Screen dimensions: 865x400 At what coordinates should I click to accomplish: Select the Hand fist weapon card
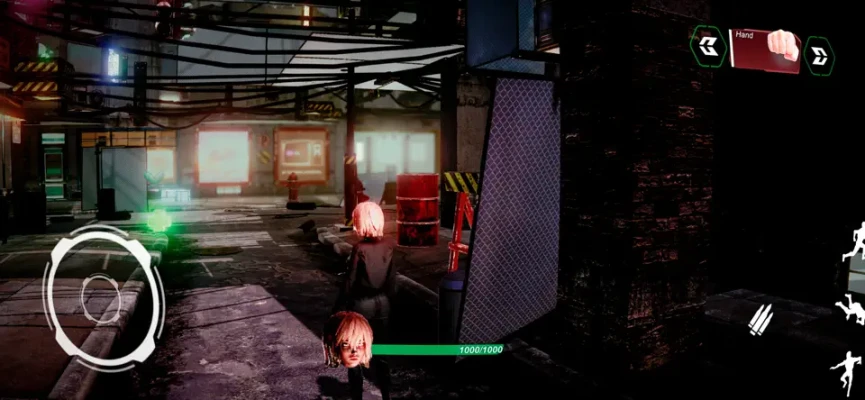(x=764, y=49)
